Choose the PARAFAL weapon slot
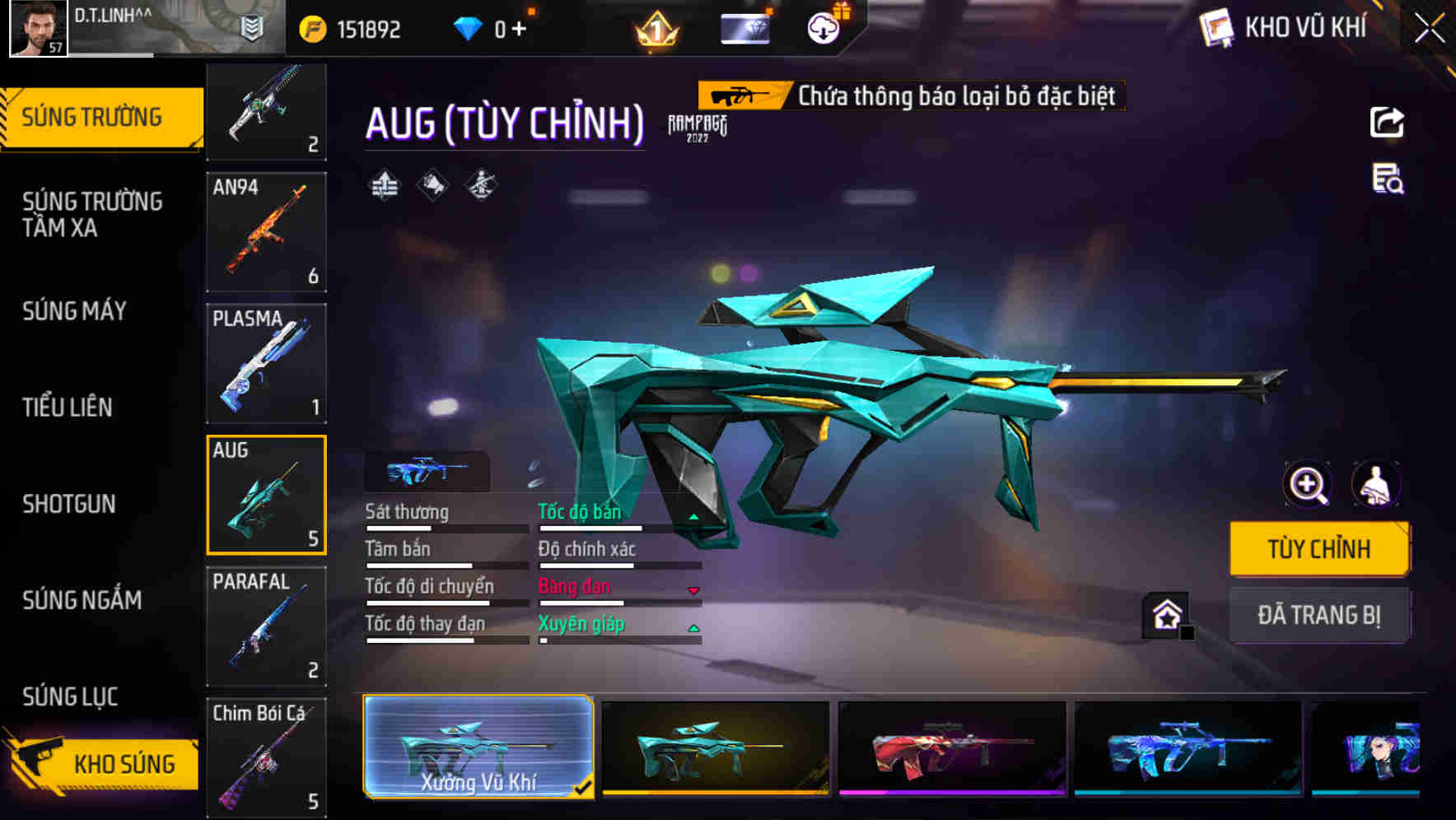Screen dimensions: 1456x820 [266, 626]
